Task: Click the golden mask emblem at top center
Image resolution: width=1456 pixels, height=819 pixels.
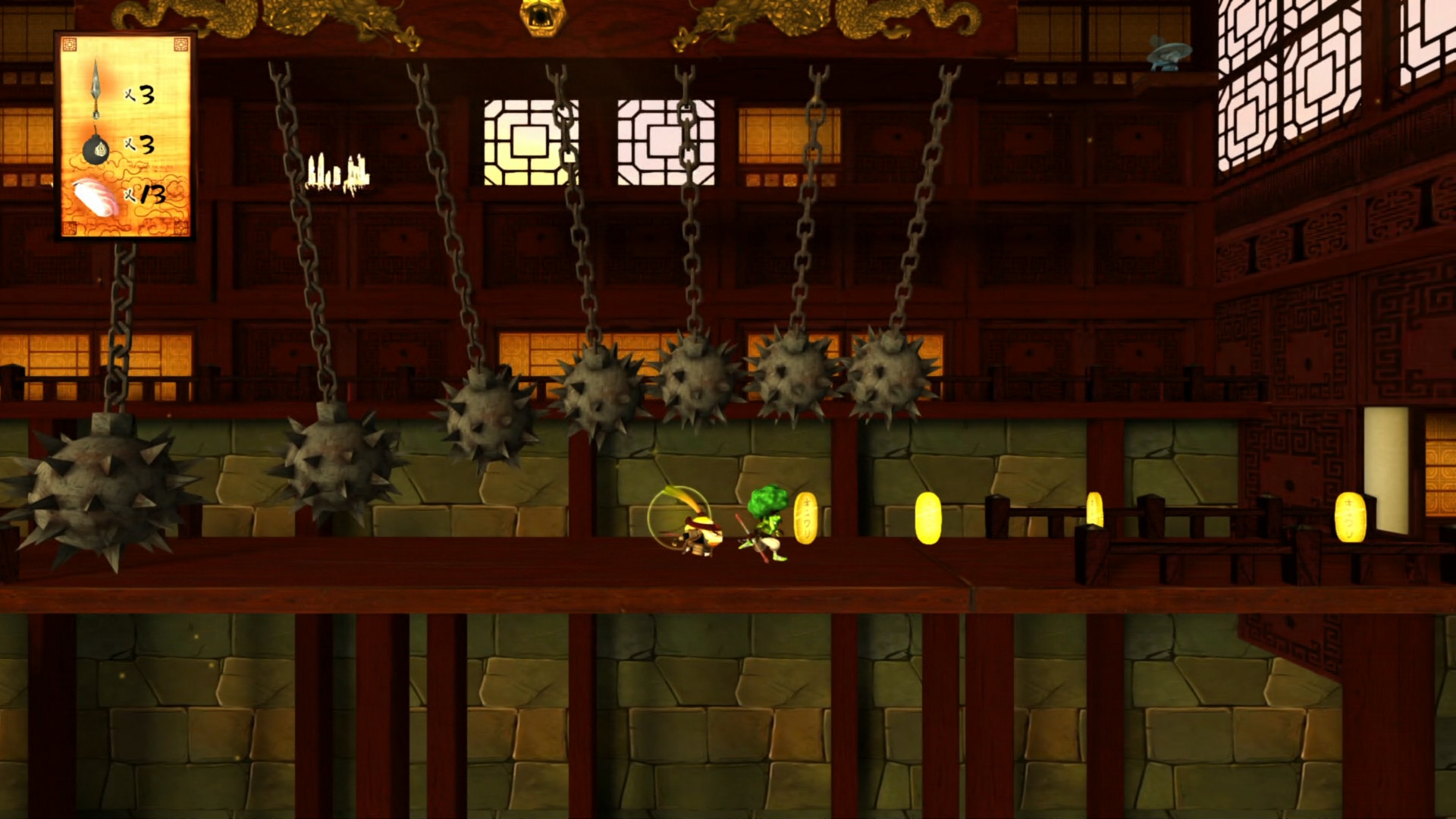Action: coord(542,15)
